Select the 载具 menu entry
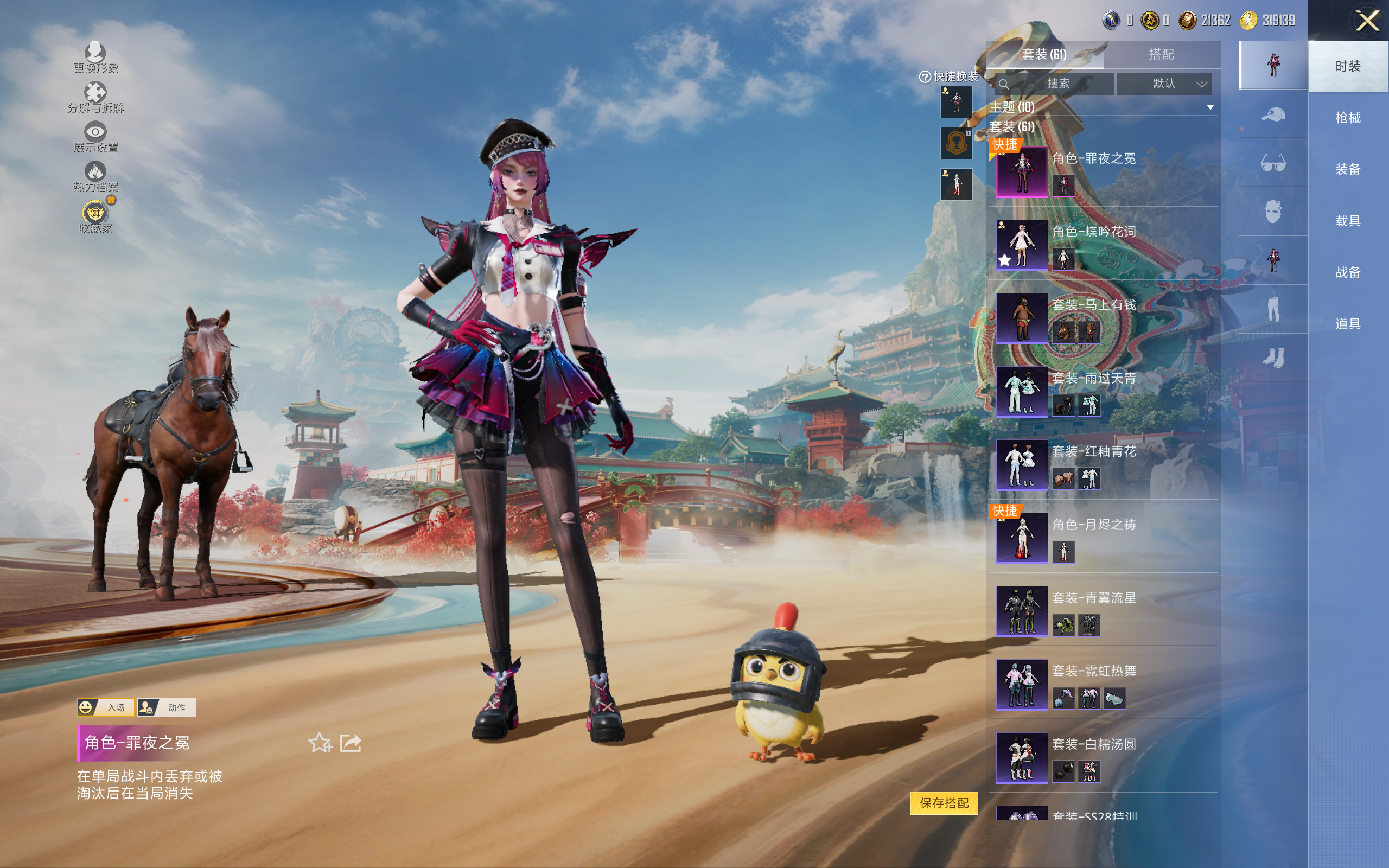Screen dimensions: 1389x868 1347,221
